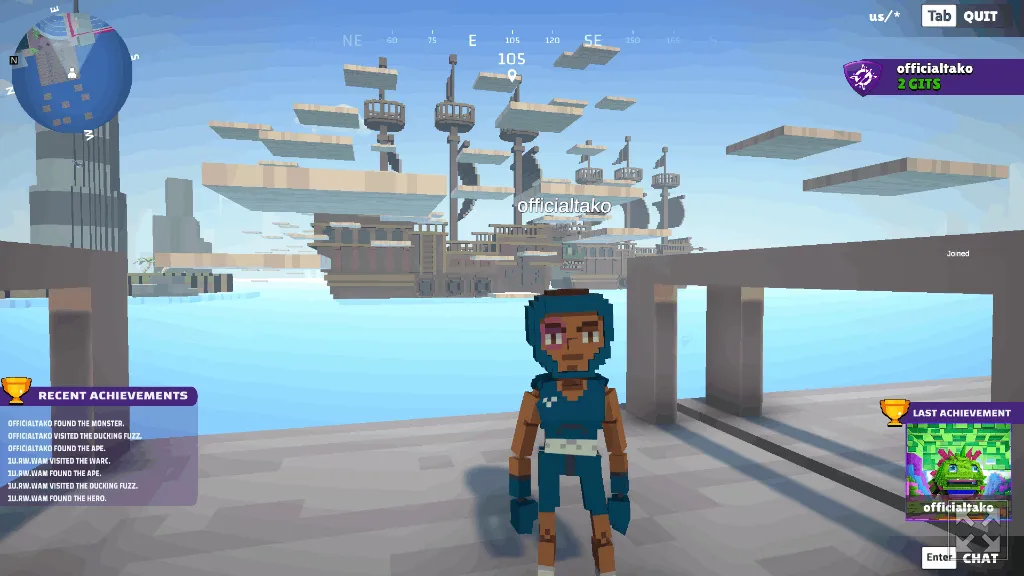
Task: View the last achievement monster thumbnail
Action: 958,466
